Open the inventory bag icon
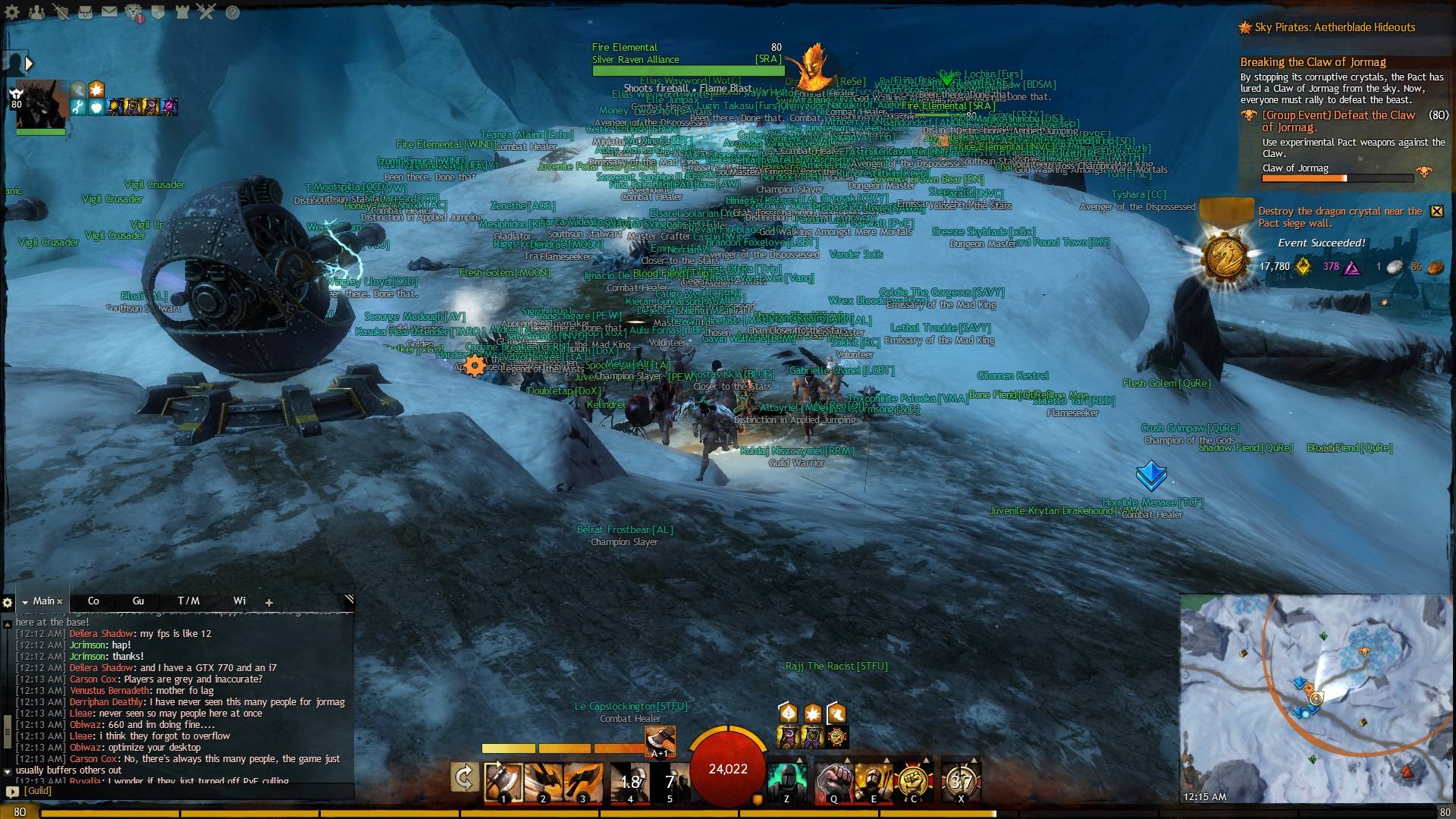The image size is (1456, 819). tap(85, 11)
